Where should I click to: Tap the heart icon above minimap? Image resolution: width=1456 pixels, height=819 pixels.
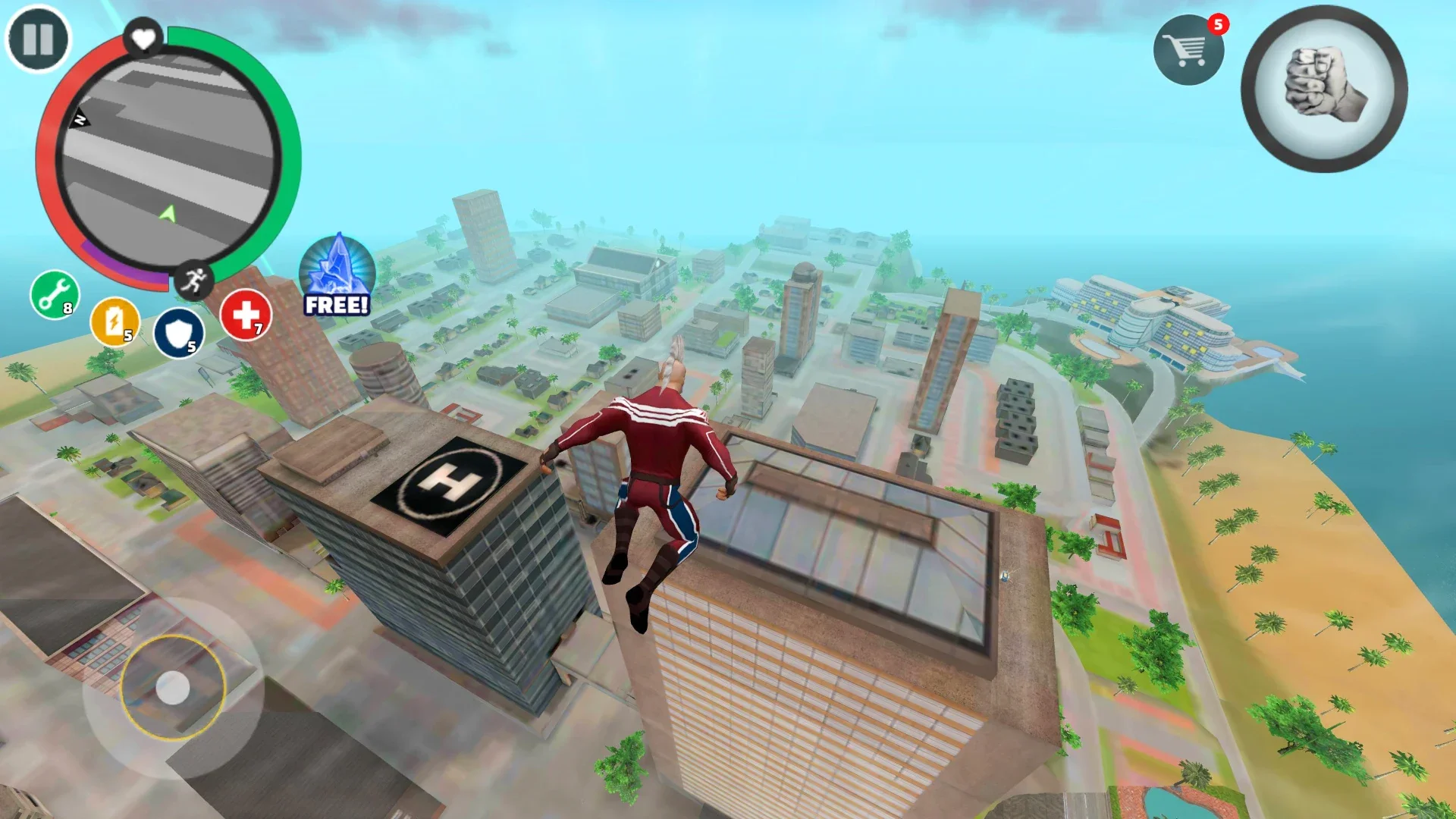143,37
